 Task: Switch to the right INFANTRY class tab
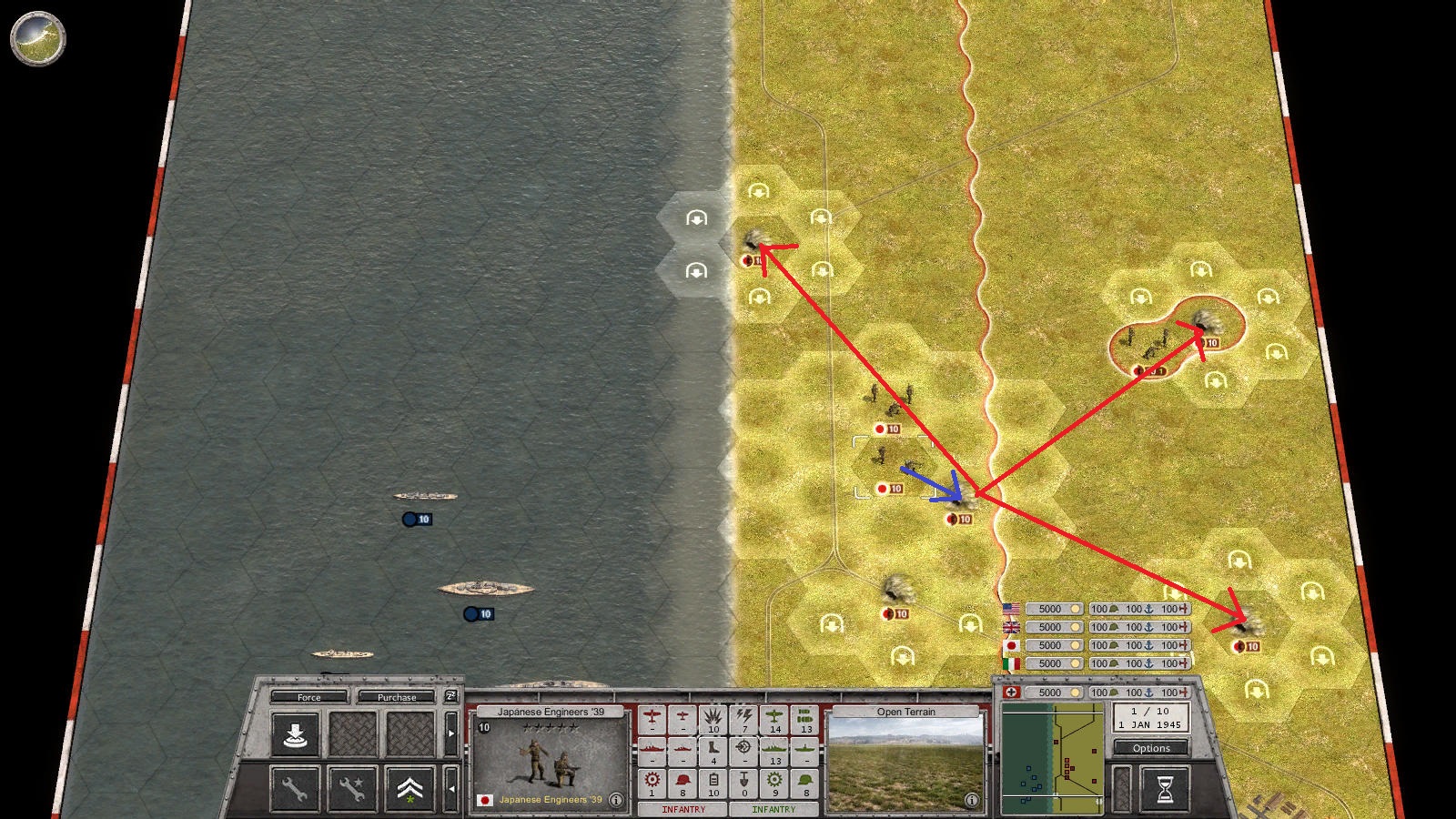(773, 809)
